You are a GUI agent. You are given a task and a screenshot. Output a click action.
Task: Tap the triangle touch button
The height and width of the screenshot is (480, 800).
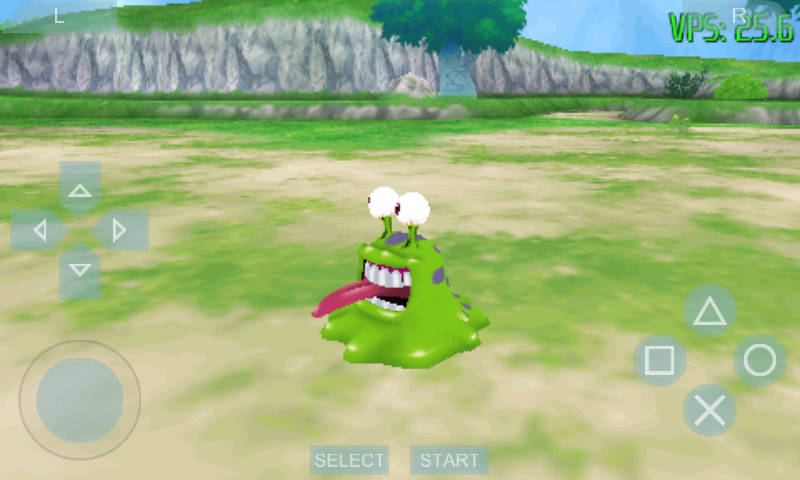point(710,312)
